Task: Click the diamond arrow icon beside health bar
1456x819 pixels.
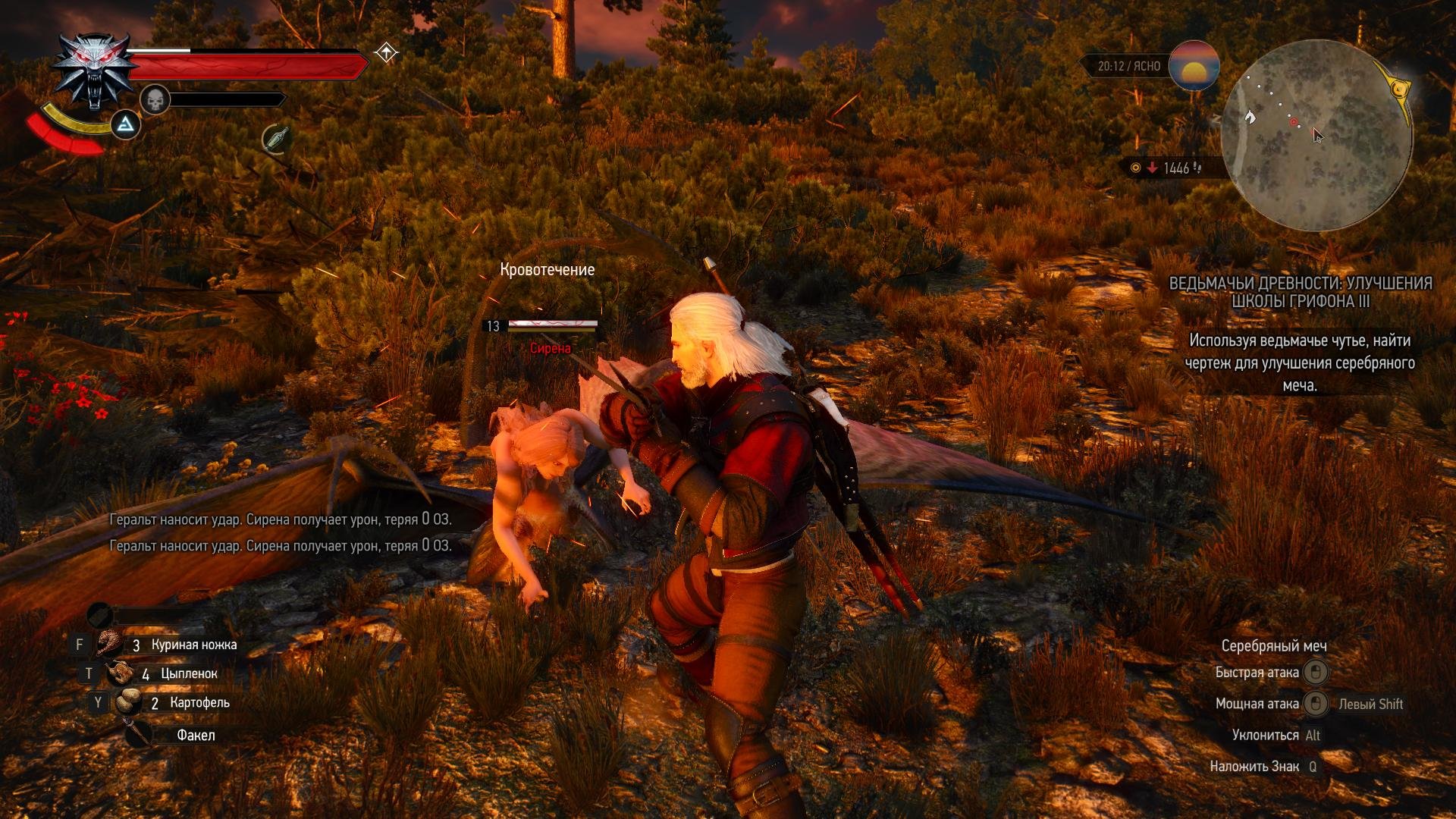Action: (387, 52)
